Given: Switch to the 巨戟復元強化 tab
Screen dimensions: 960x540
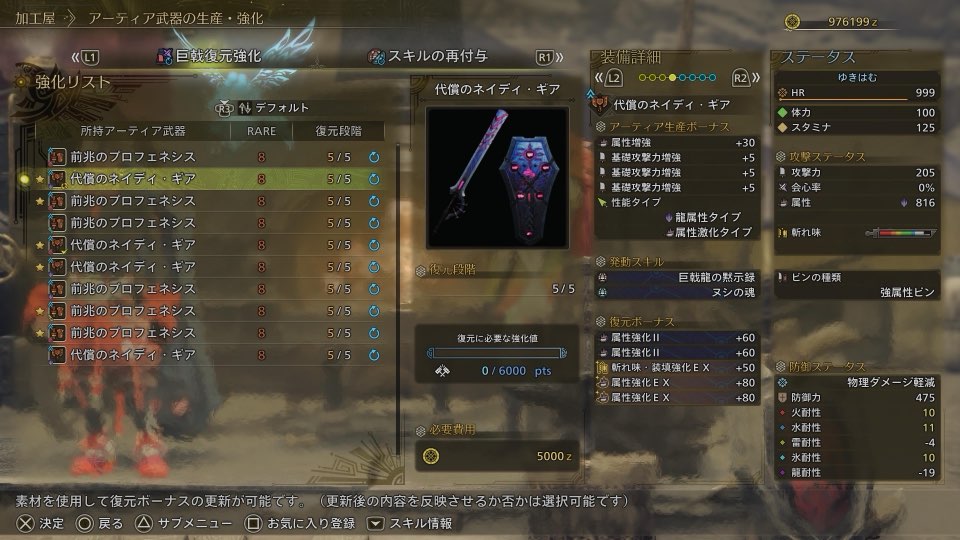Looking at the screenshot, I should coord(208,56).
